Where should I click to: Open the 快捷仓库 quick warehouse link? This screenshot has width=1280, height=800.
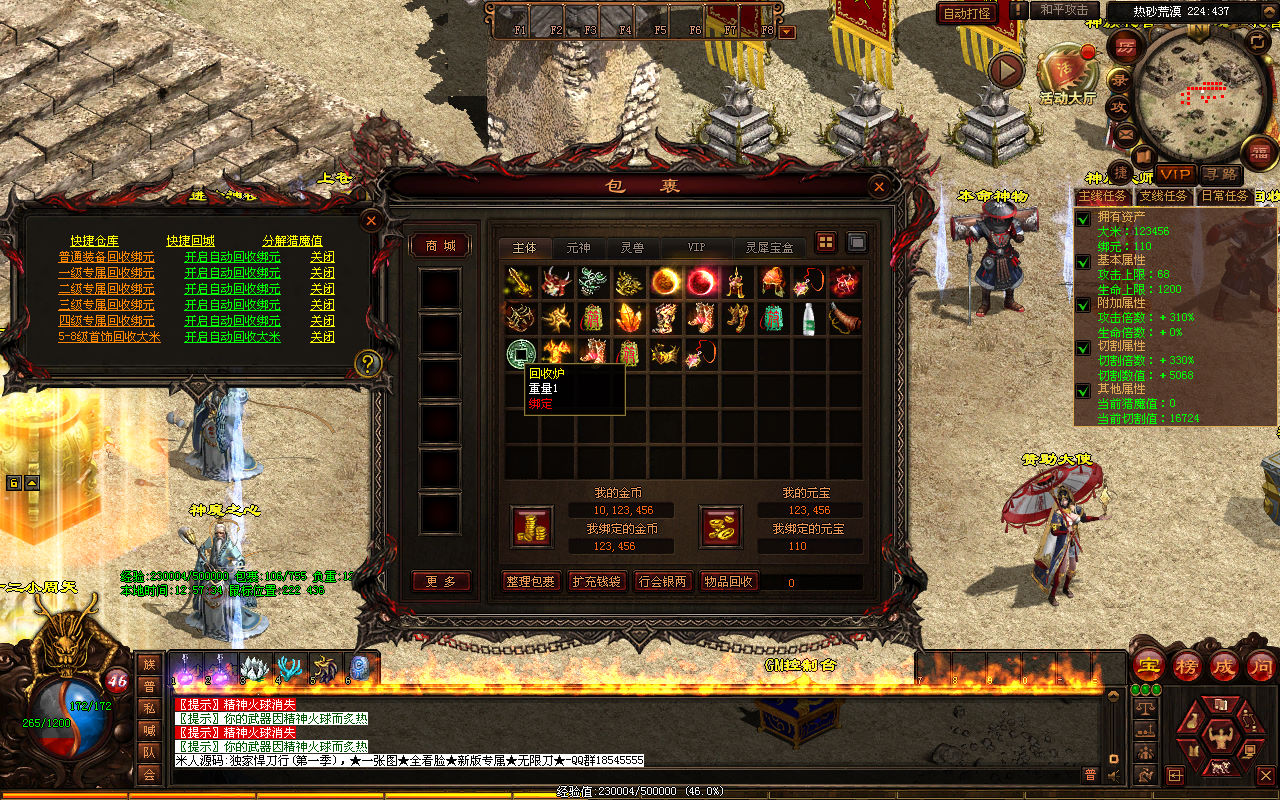pos(94,241)
